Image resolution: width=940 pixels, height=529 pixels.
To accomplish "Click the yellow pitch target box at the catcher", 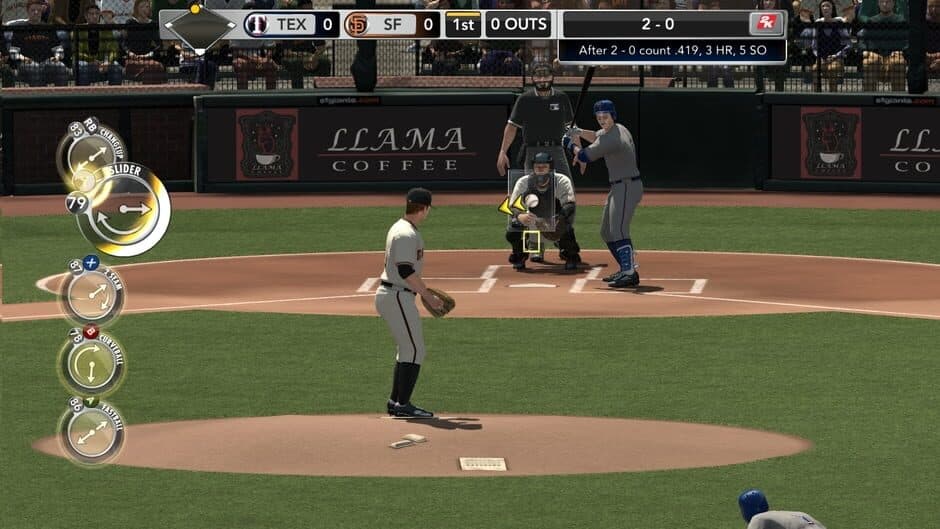I will pos(531,241).
